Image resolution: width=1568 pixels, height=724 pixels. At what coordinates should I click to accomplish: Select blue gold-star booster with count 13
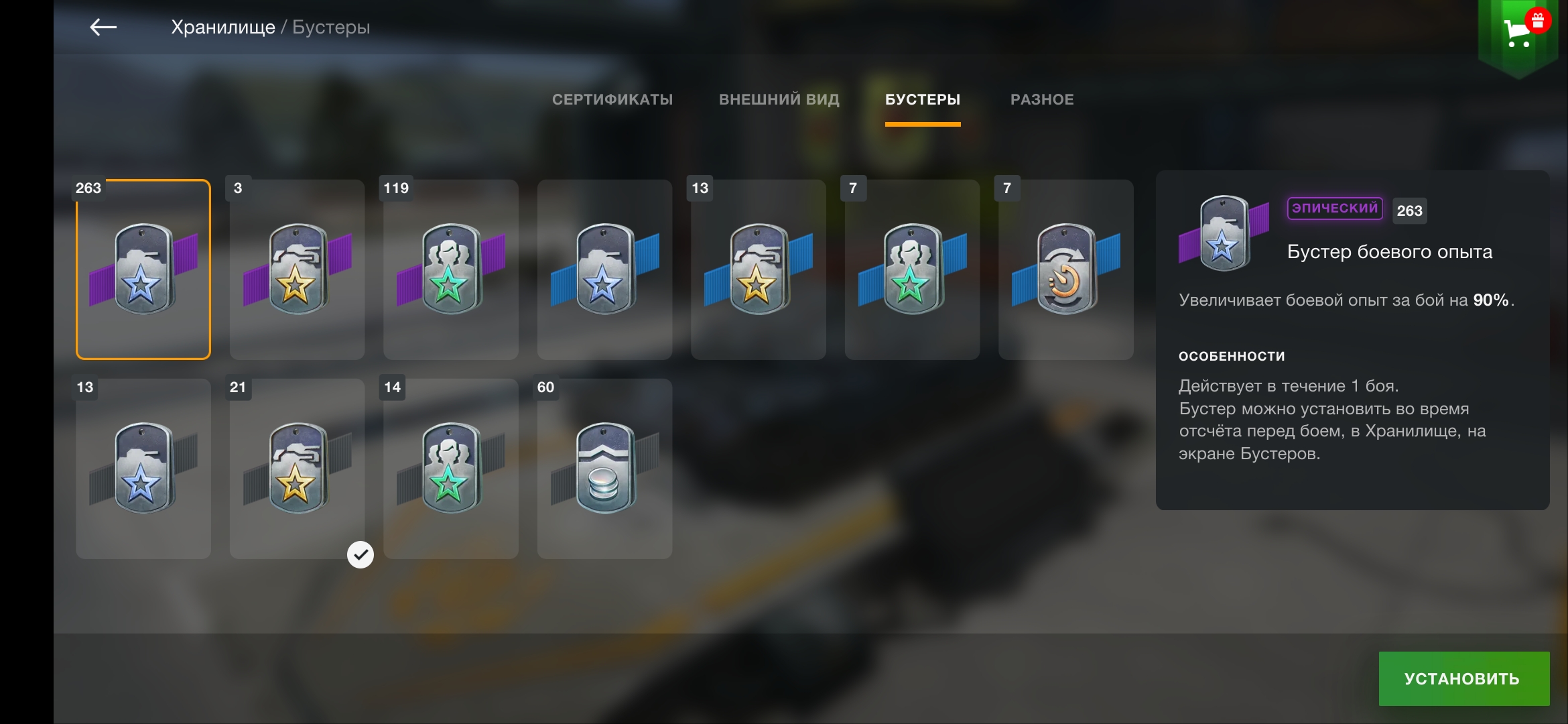pyautogui.click(x=759, y=269)
